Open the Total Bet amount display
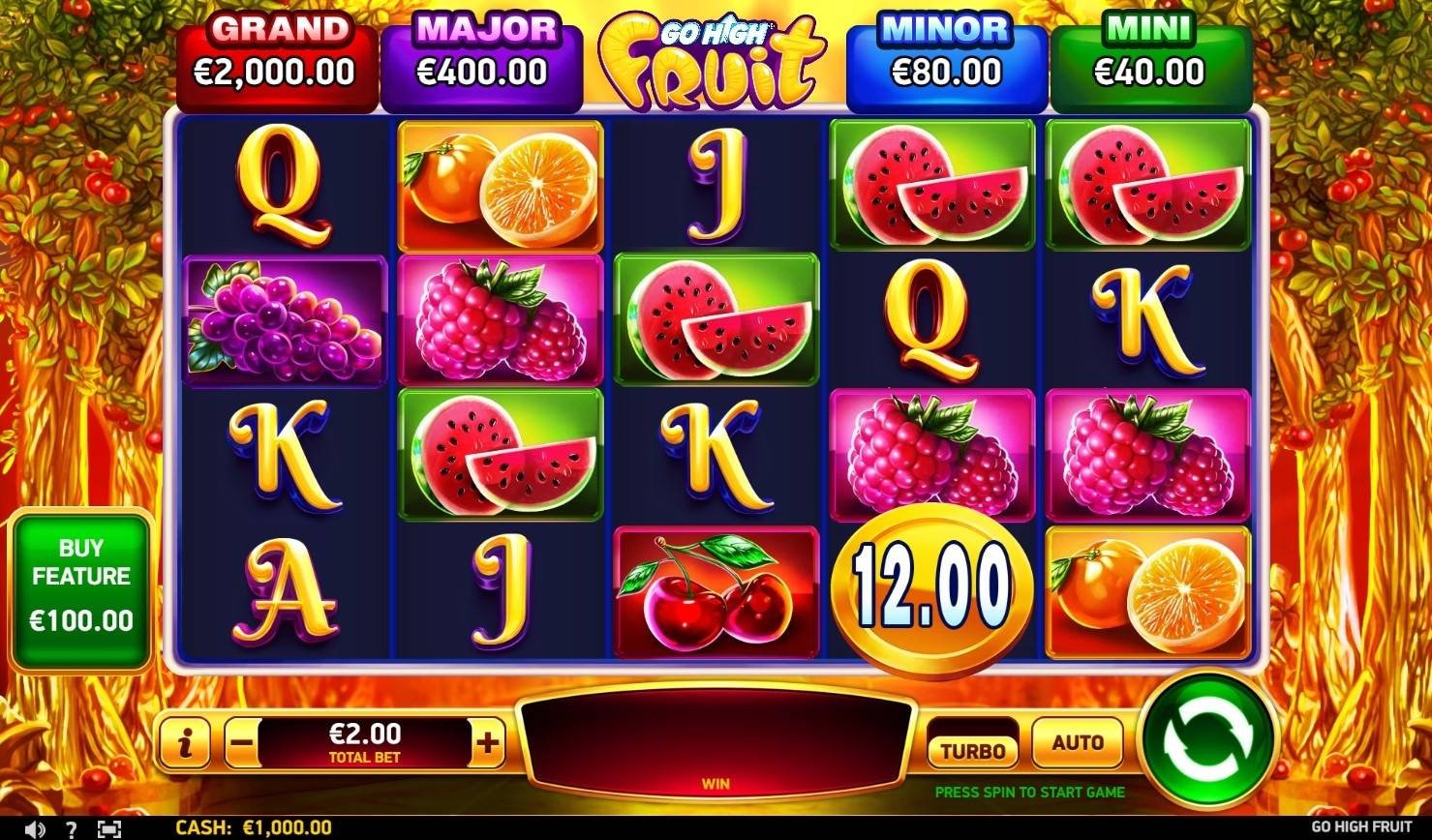The image size is (1432, 840). [362, 743]
